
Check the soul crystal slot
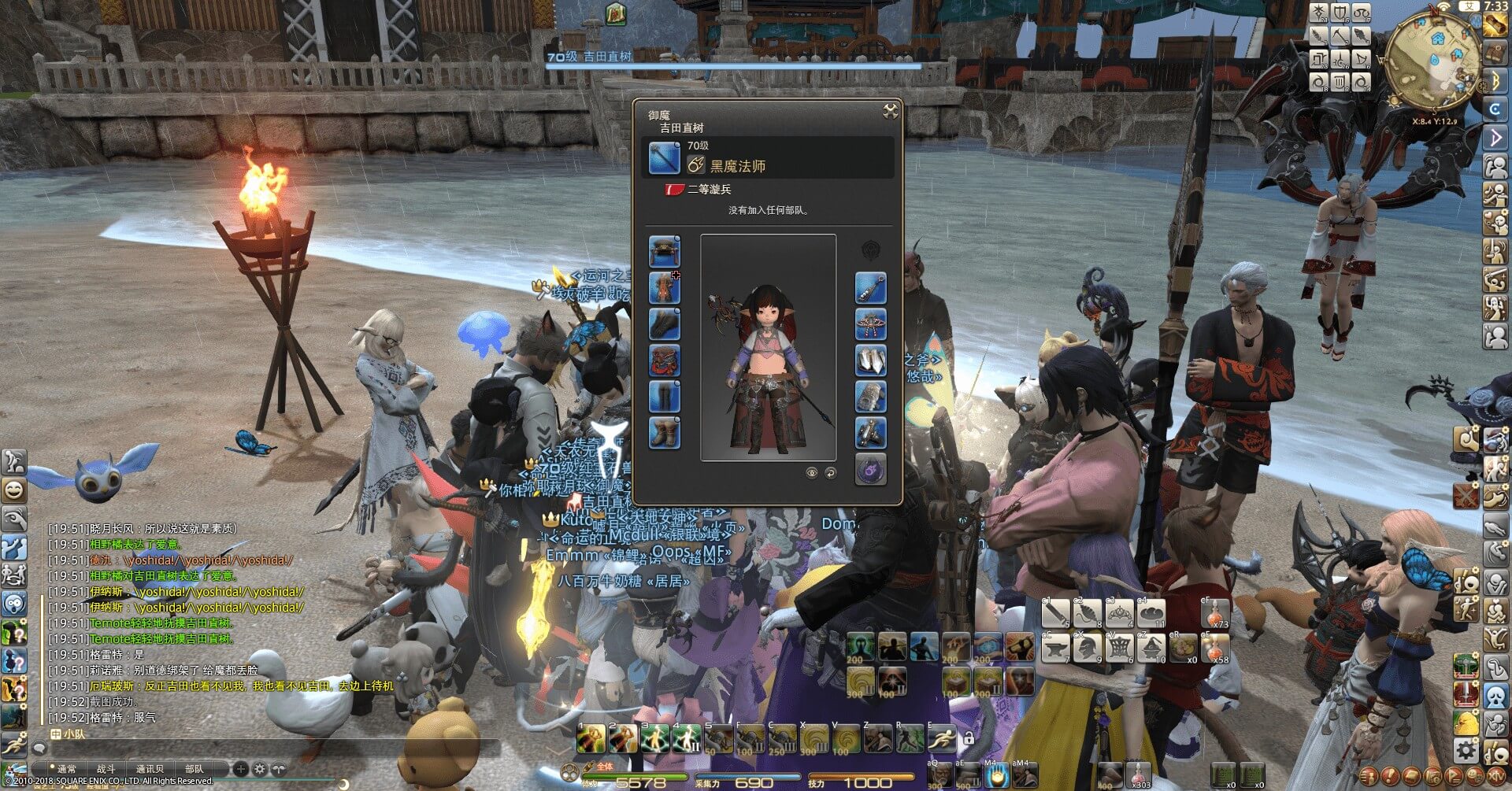tap(870, 470)
